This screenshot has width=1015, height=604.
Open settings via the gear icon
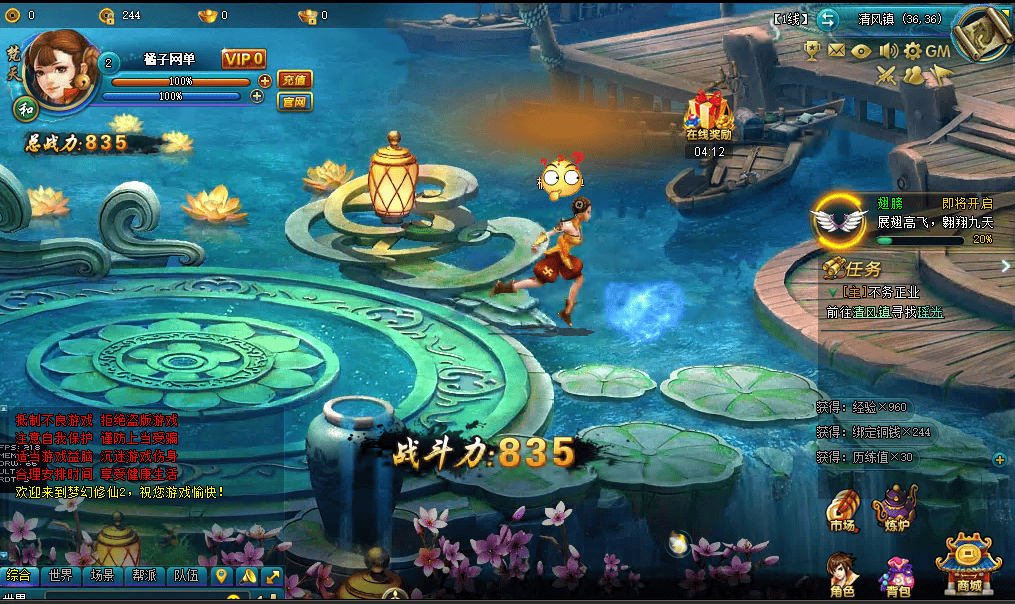click(912, 50)
